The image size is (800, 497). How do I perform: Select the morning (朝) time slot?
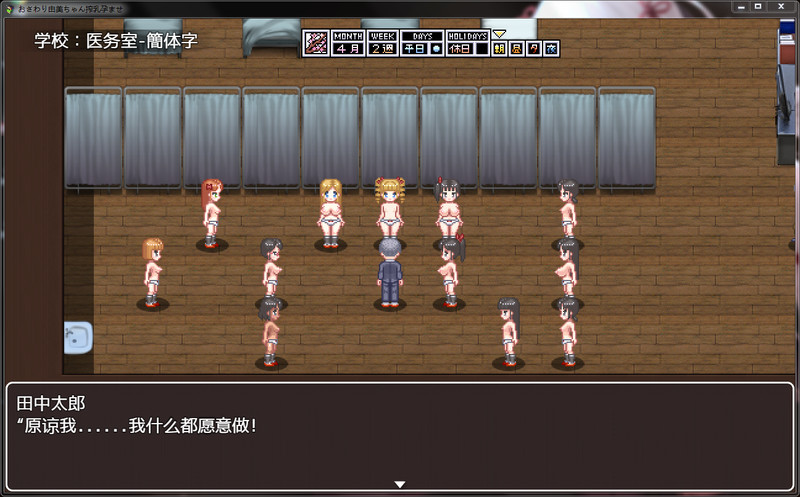click(499, 48)
